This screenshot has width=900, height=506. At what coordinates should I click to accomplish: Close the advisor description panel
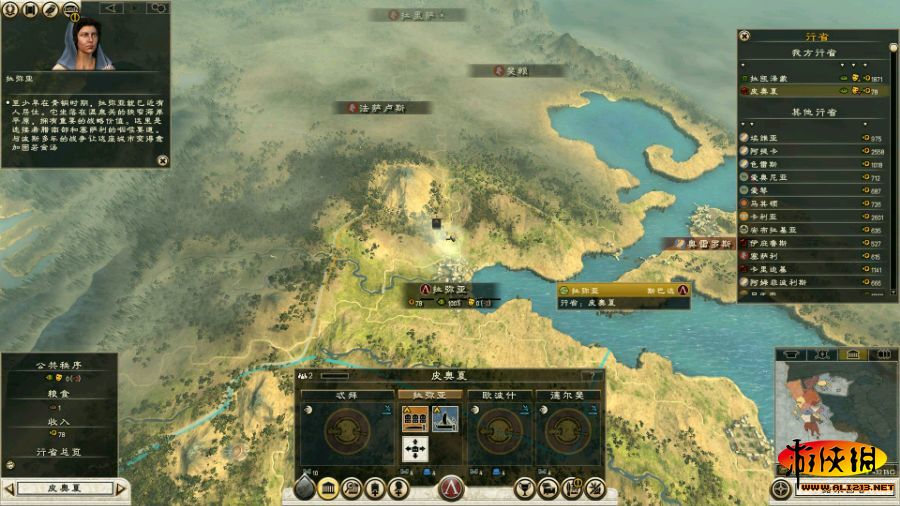[x=162, y=158]
